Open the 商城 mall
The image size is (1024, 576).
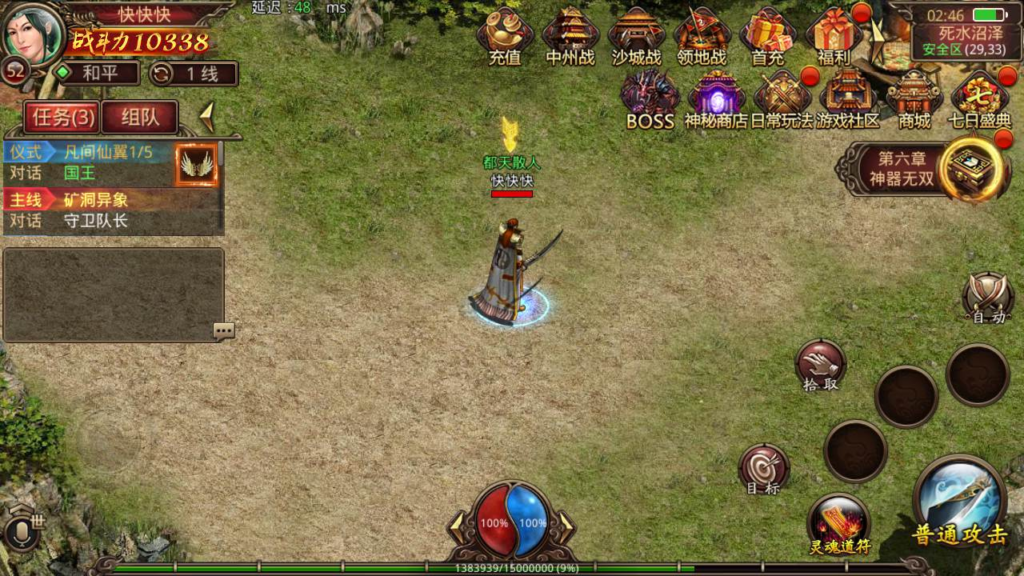coord(914,100)
